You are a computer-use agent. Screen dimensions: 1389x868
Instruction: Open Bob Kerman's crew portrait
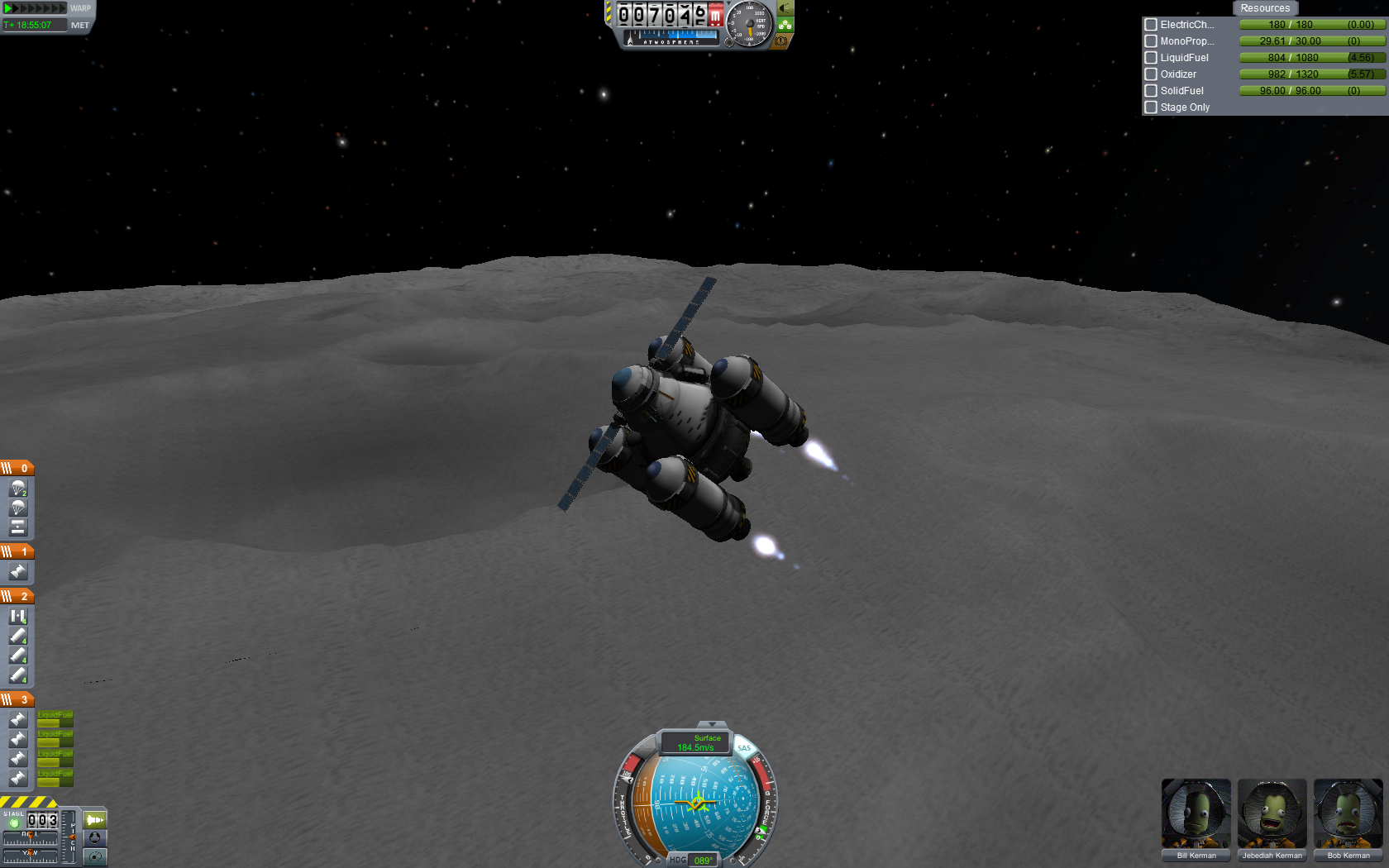point(1348,814)
